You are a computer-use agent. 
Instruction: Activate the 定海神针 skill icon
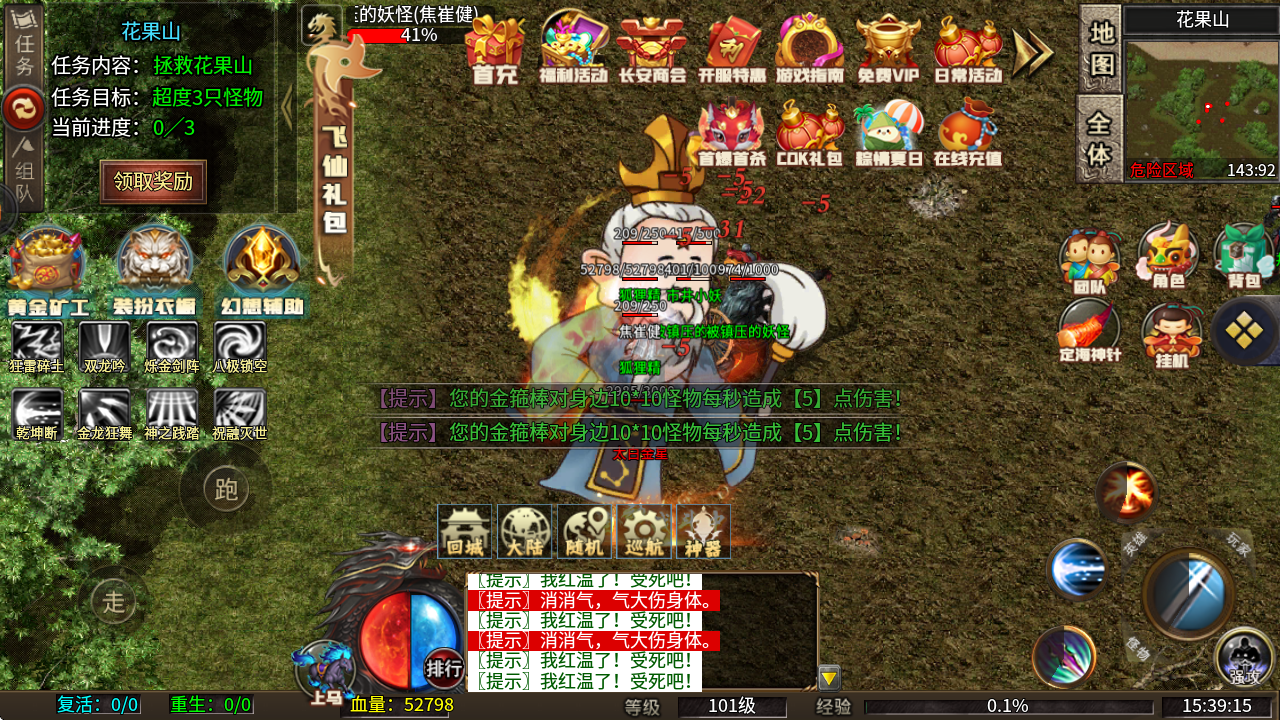[x=1090, y=332]
